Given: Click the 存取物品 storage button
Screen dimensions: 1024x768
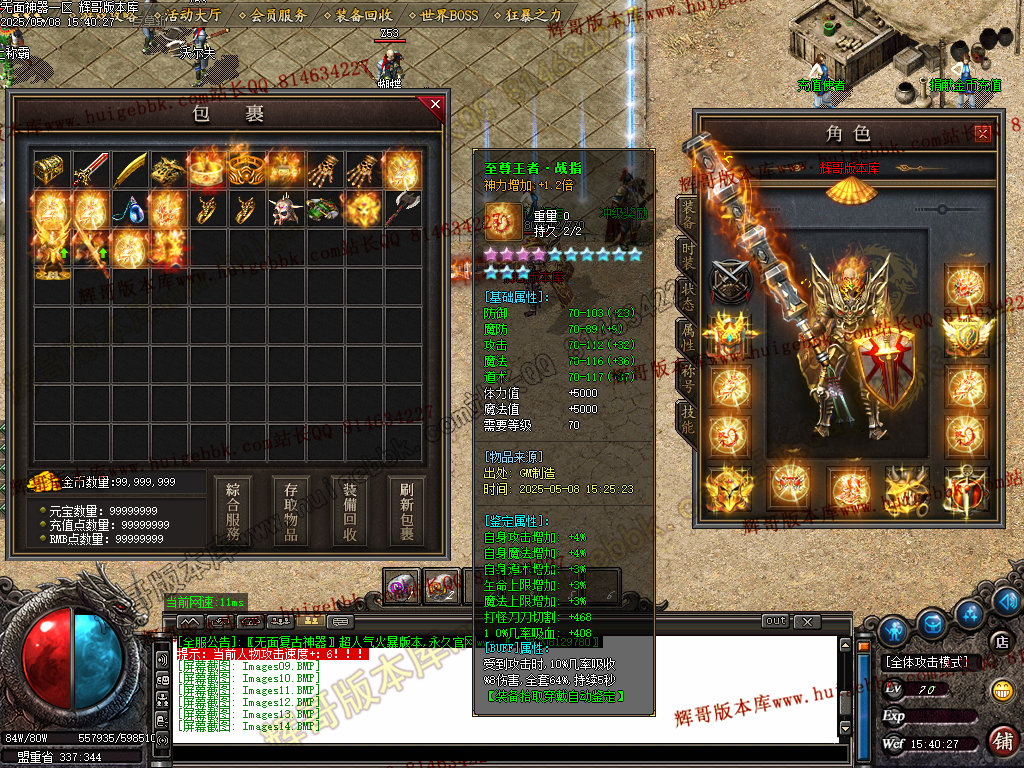Looking at the screenshot, I should point(291,512).
